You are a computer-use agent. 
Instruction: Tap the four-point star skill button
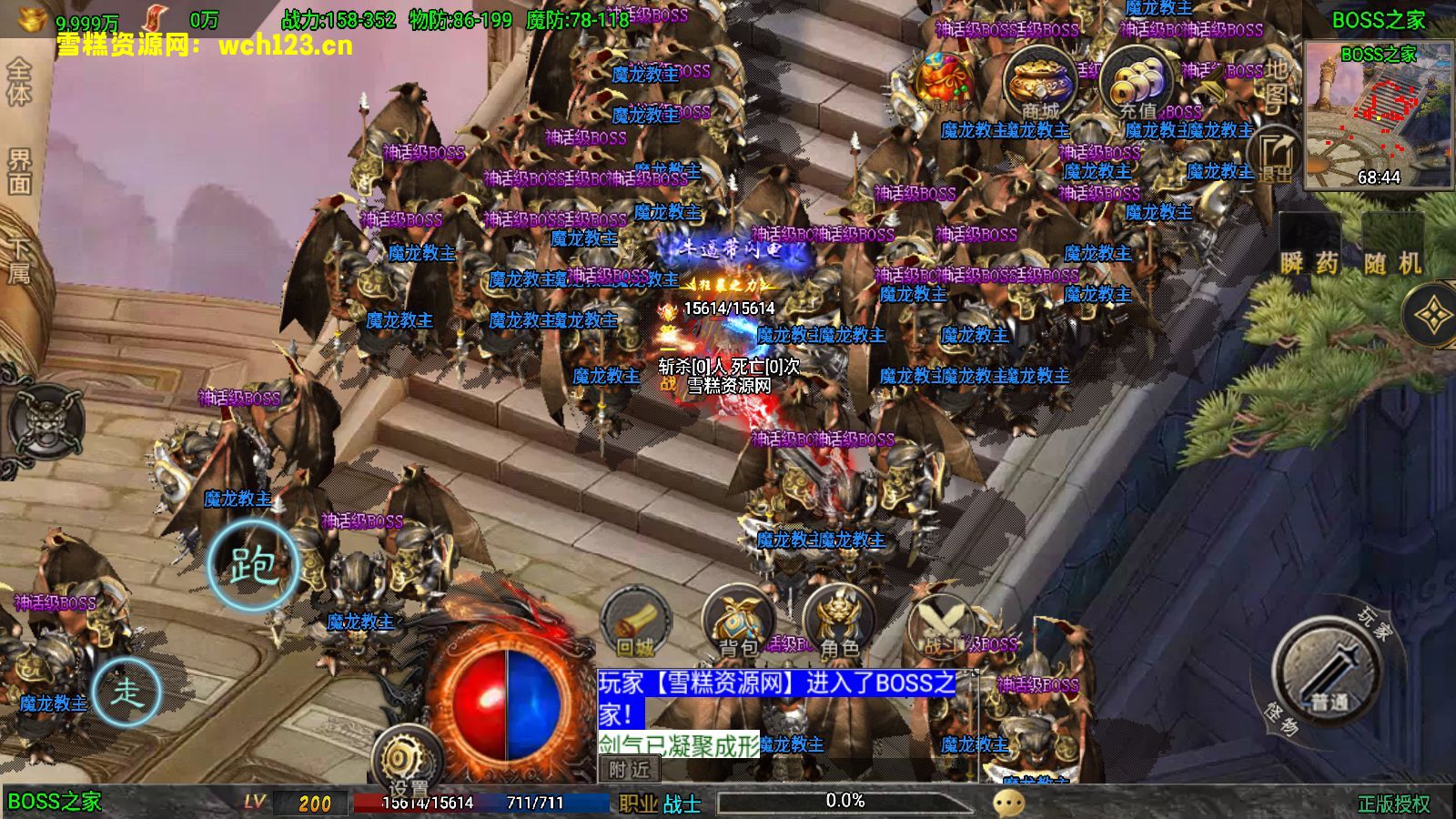click(1432, 316)
